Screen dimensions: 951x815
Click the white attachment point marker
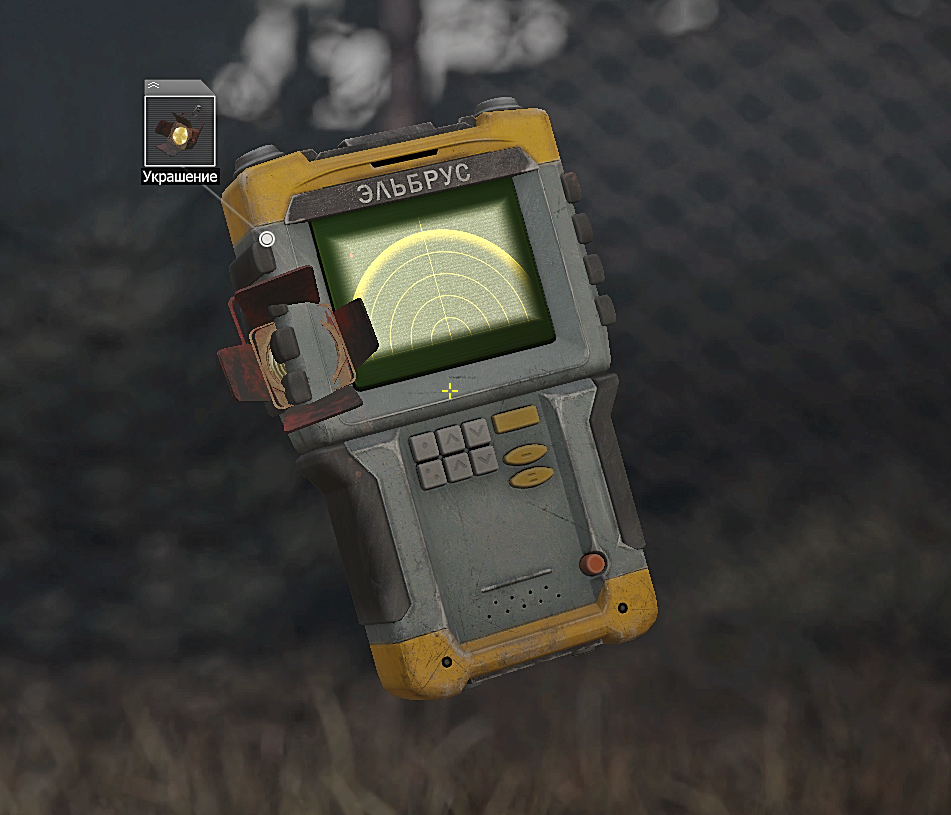click(x=267, y=239)
